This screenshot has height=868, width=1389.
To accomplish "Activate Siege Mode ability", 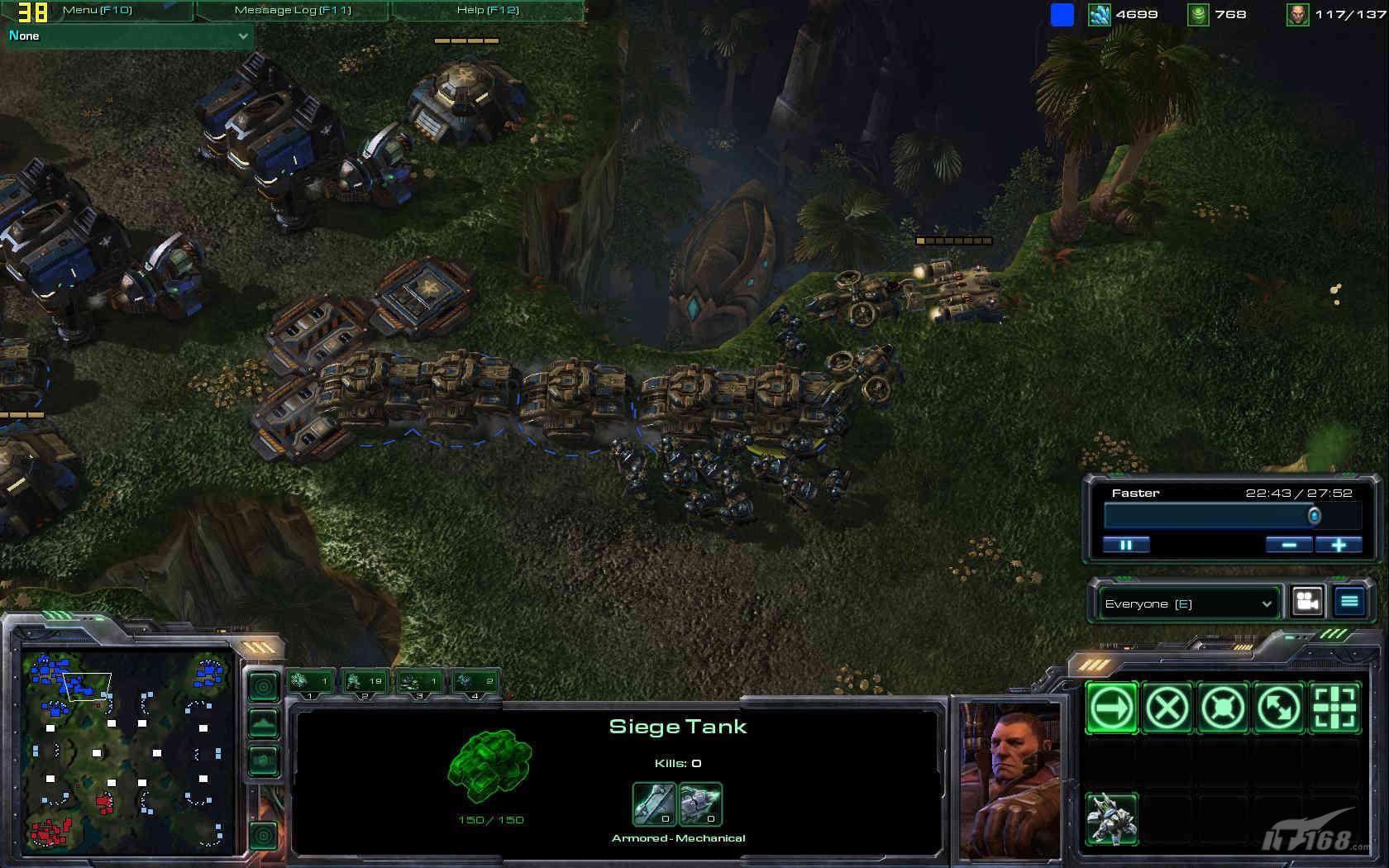I will point(1111,819).
